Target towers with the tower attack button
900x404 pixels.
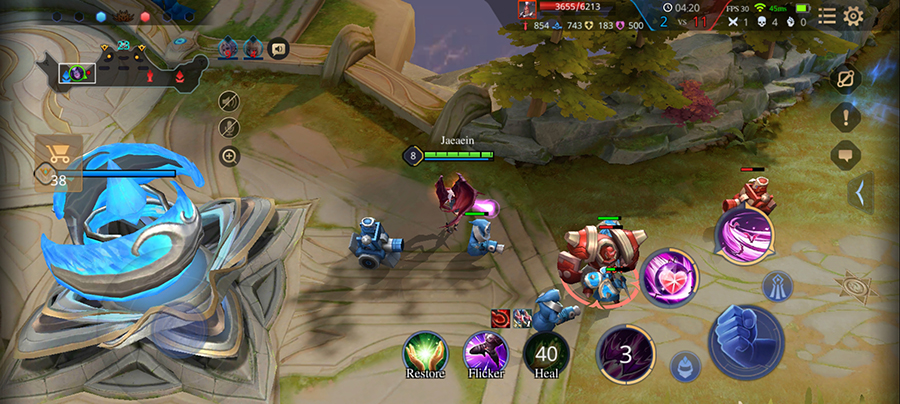click(x=777, y=287)
